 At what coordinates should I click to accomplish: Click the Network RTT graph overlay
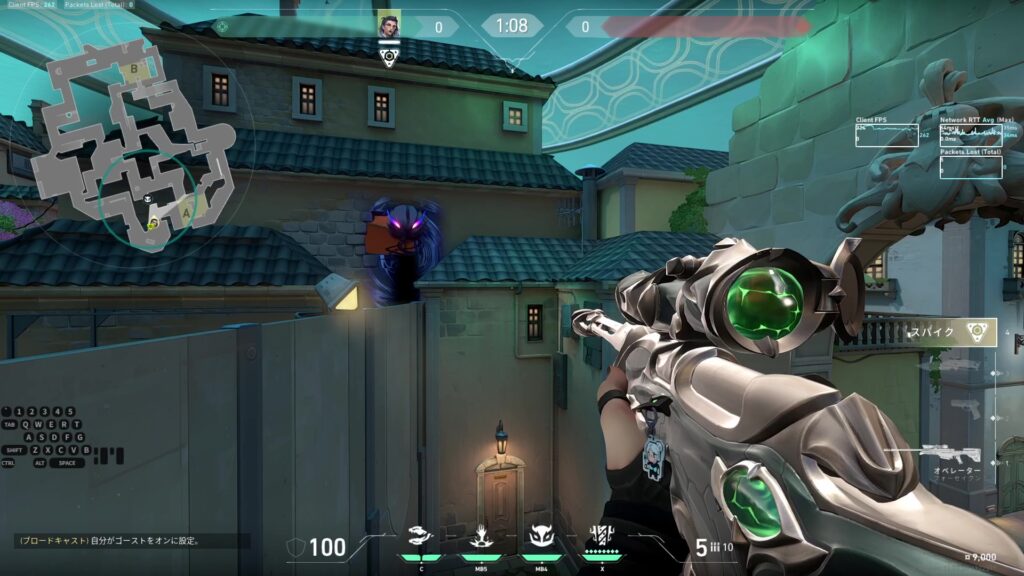[x=971, y=134]
